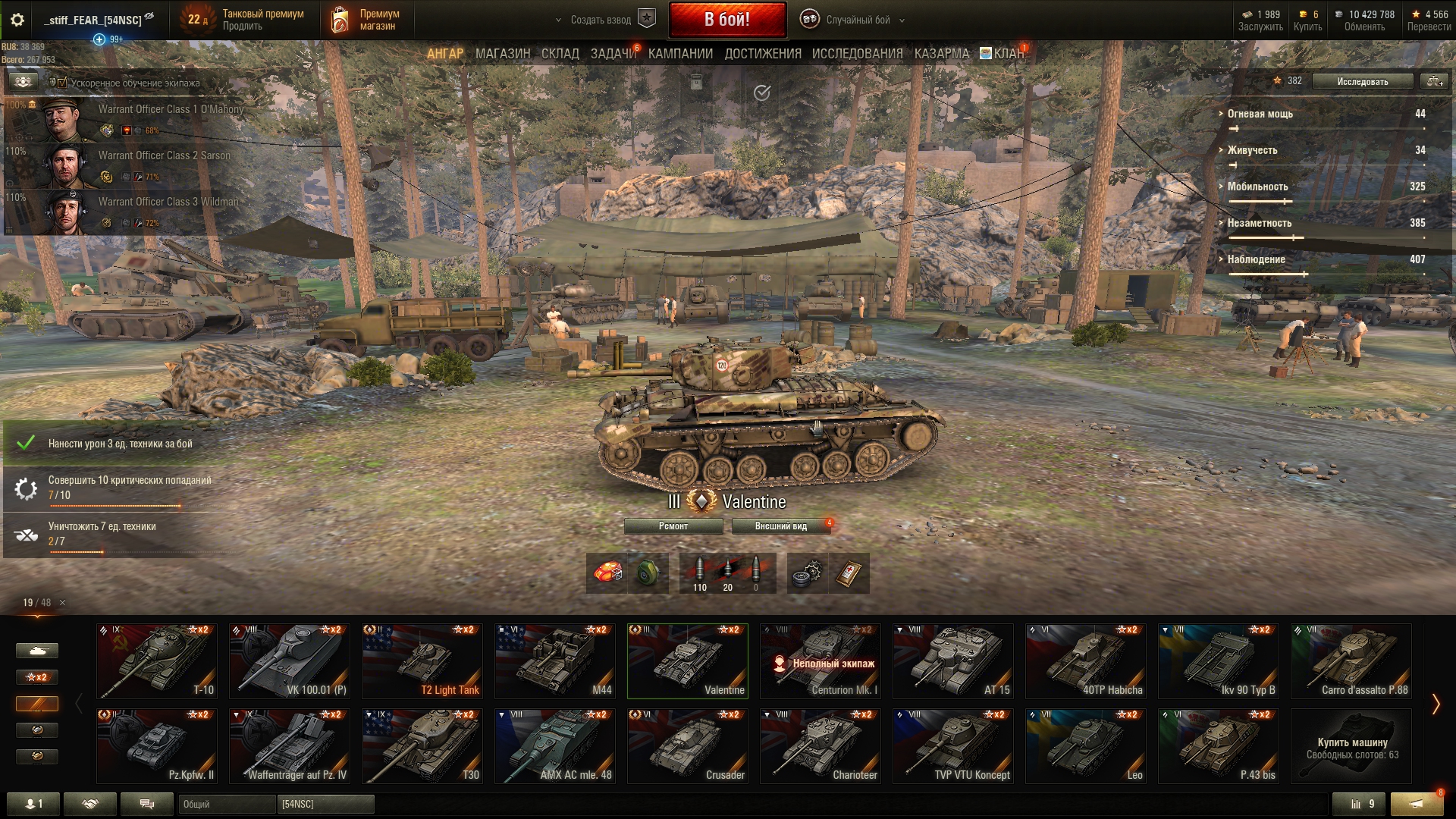Open the МАГАЗИН store tab

[502, 54]
